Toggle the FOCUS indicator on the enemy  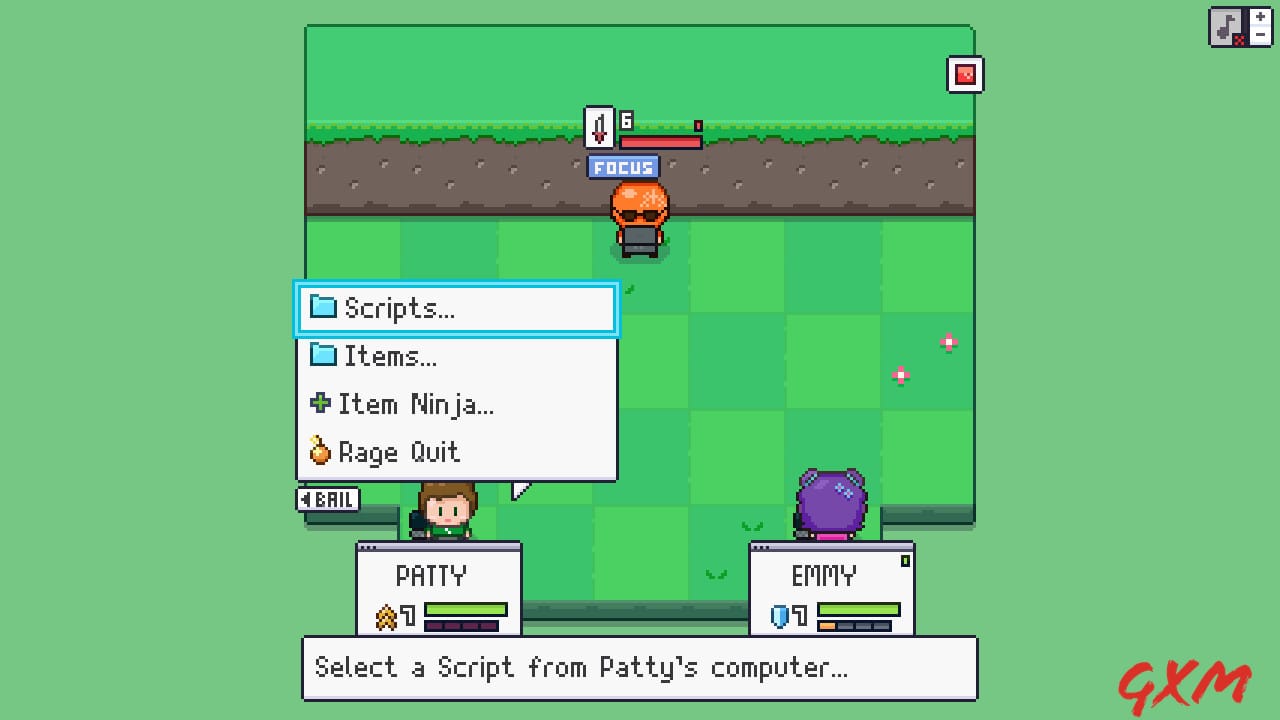click(x=622, y=167)
